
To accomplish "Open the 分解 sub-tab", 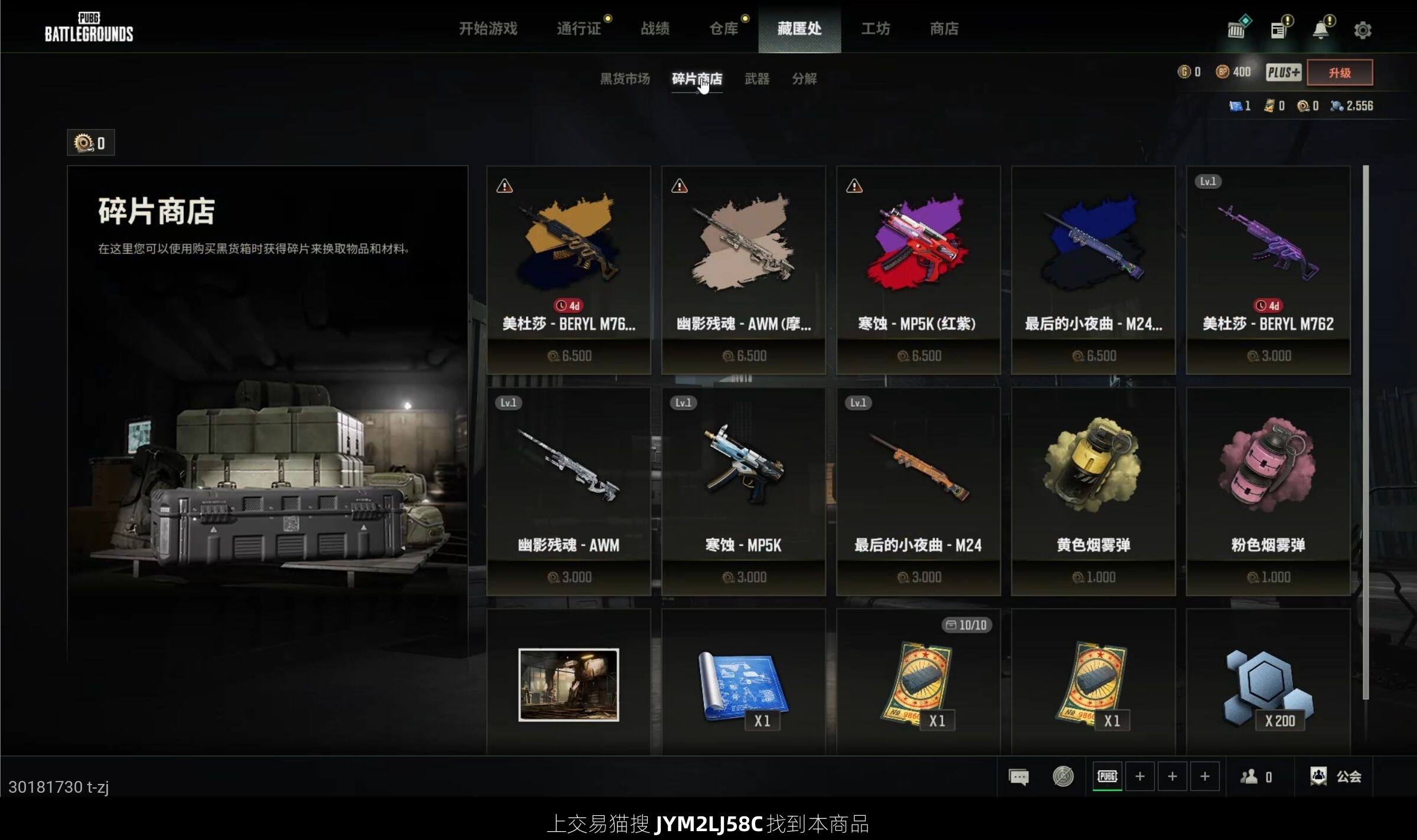I will click(x=804, y=79).
